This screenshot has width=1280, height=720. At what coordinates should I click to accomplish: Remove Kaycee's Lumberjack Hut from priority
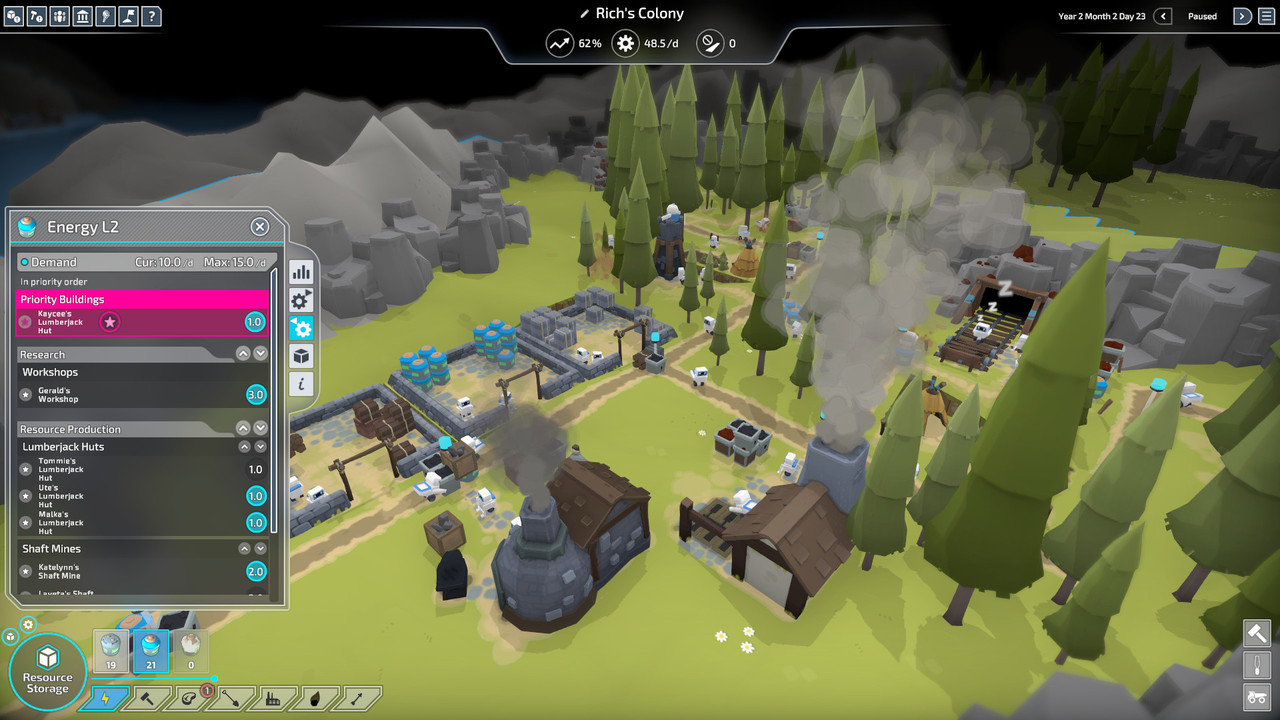click(x=110, y=322)
